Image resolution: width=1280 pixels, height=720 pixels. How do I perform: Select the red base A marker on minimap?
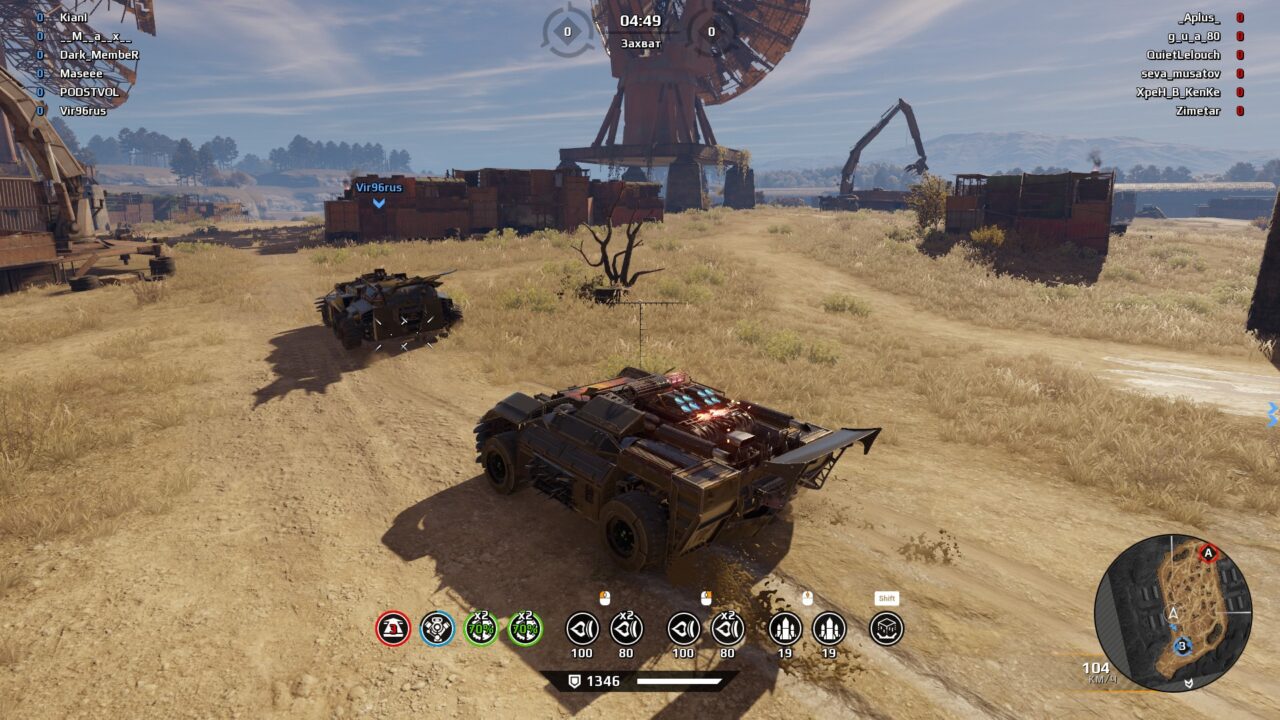tap(1209, 553)
